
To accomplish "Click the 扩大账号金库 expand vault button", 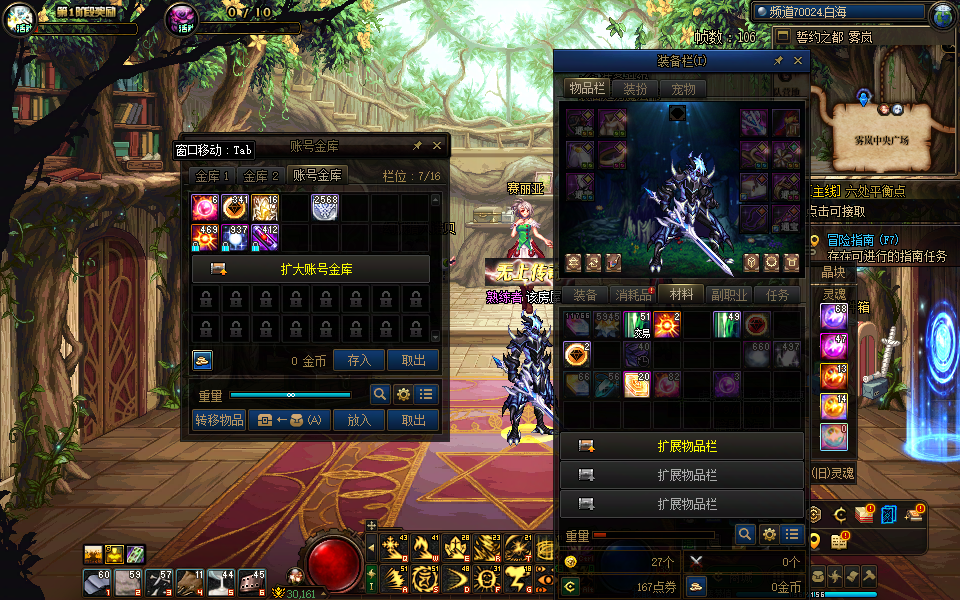I will click(311, 269).
